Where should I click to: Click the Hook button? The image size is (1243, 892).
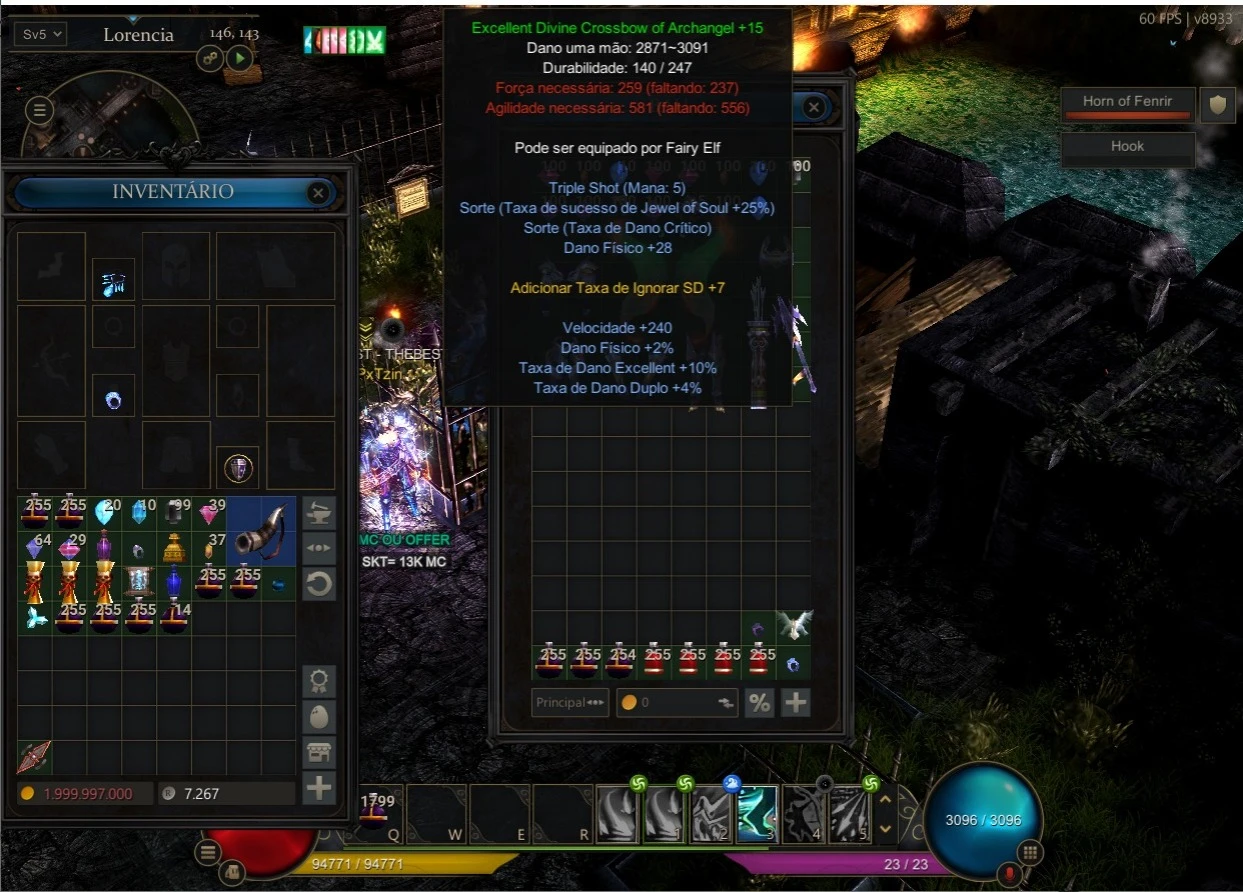[x=1127, y=147]
